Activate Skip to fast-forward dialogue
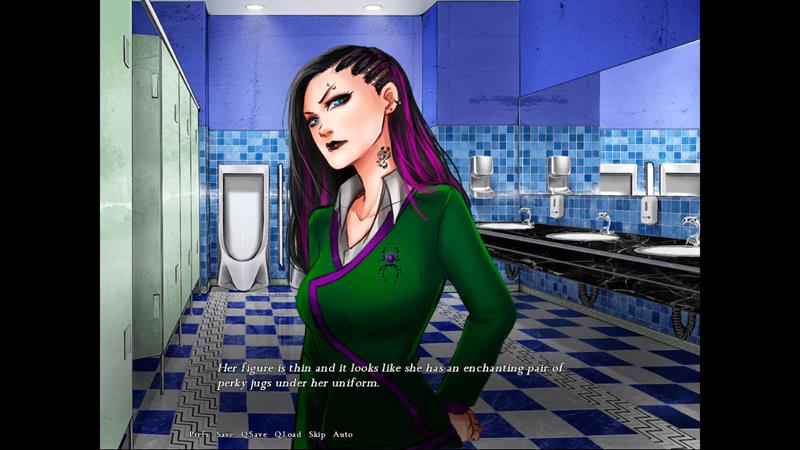Viewport: 800px width, 450px height. tap(317, 434)
